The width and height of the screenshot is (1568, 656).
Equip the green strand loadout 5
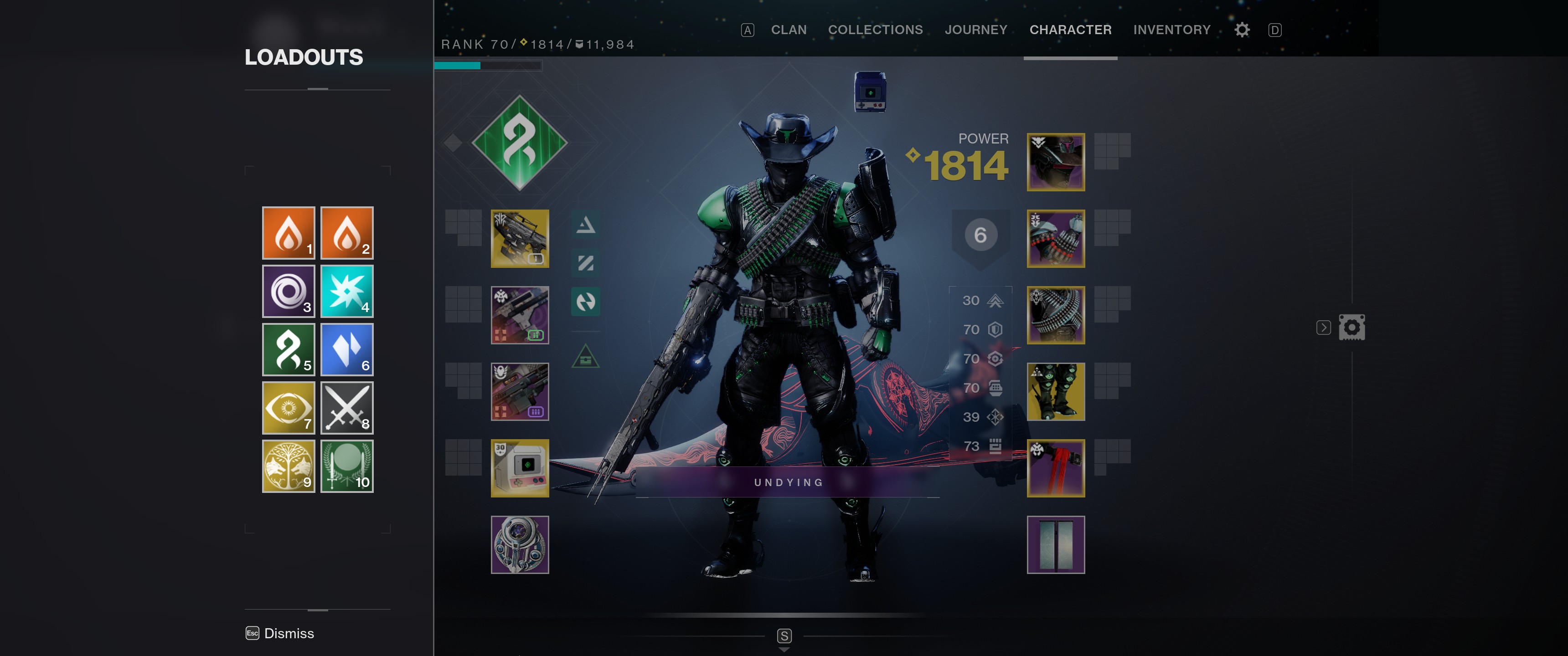[x=288, y=349]
